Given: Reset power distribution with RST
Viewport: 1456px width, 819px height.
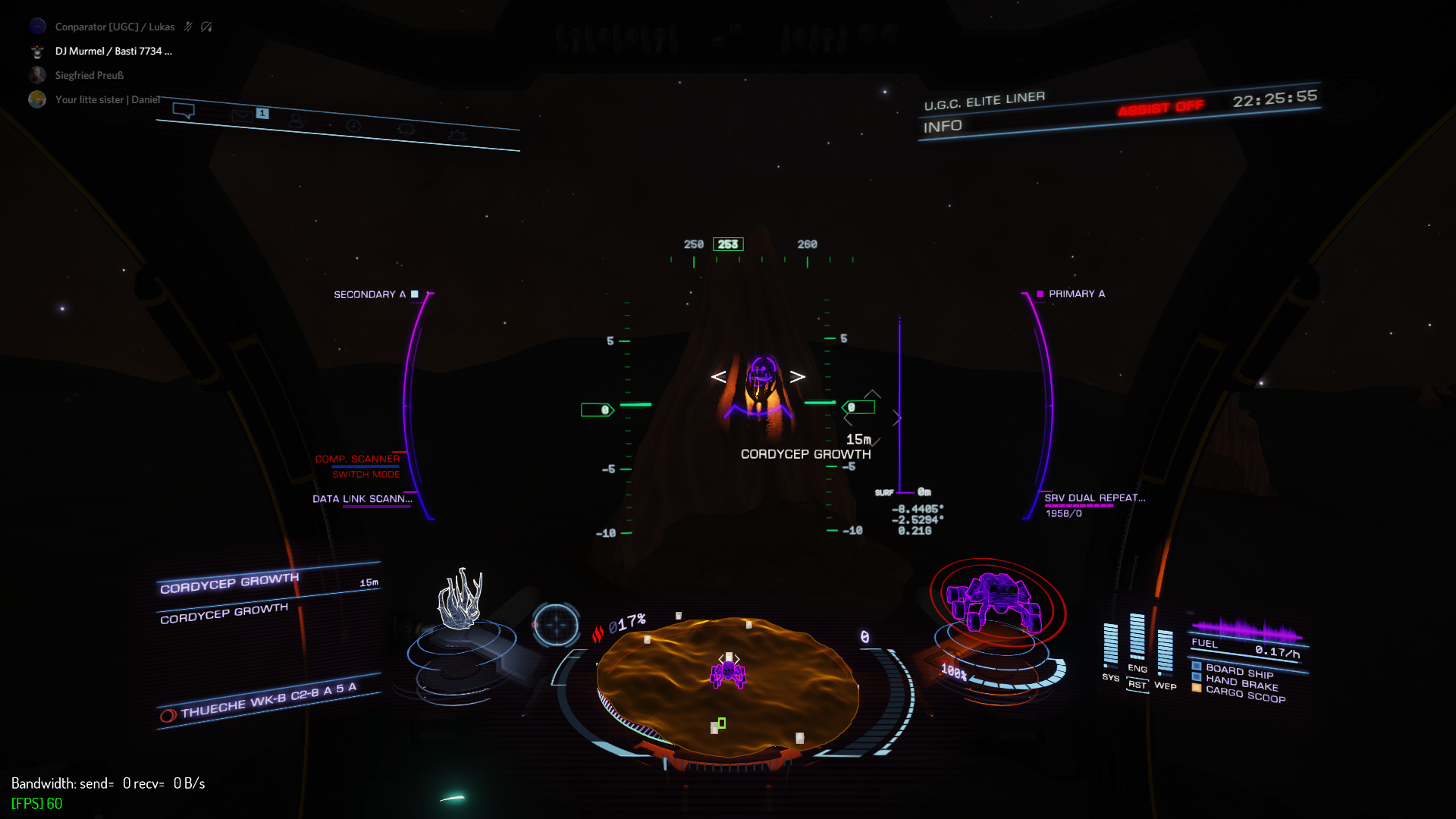Looking at the screenshot, I should (1137, 685).
